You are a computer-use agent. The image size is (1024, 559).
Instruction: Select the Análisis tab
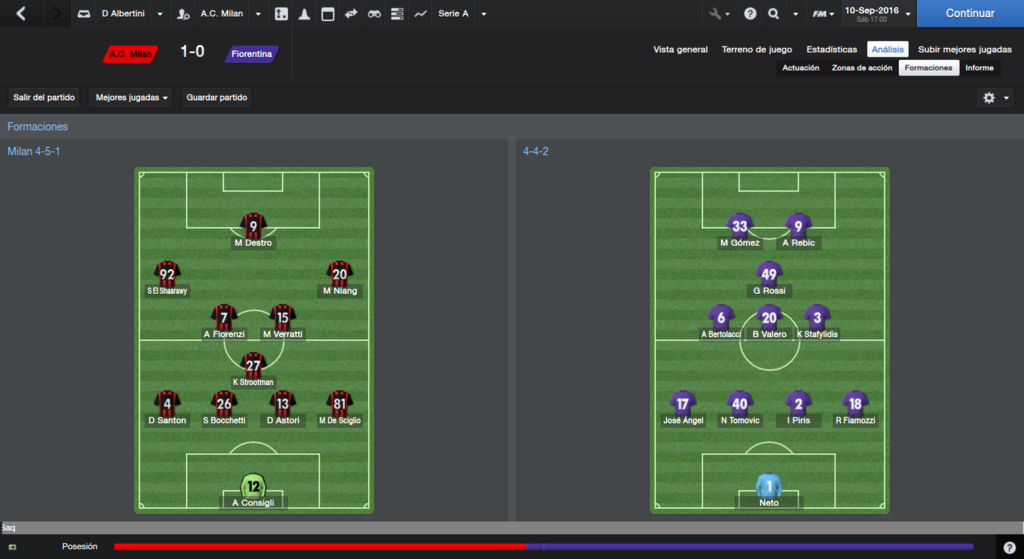tap(887, 49)
